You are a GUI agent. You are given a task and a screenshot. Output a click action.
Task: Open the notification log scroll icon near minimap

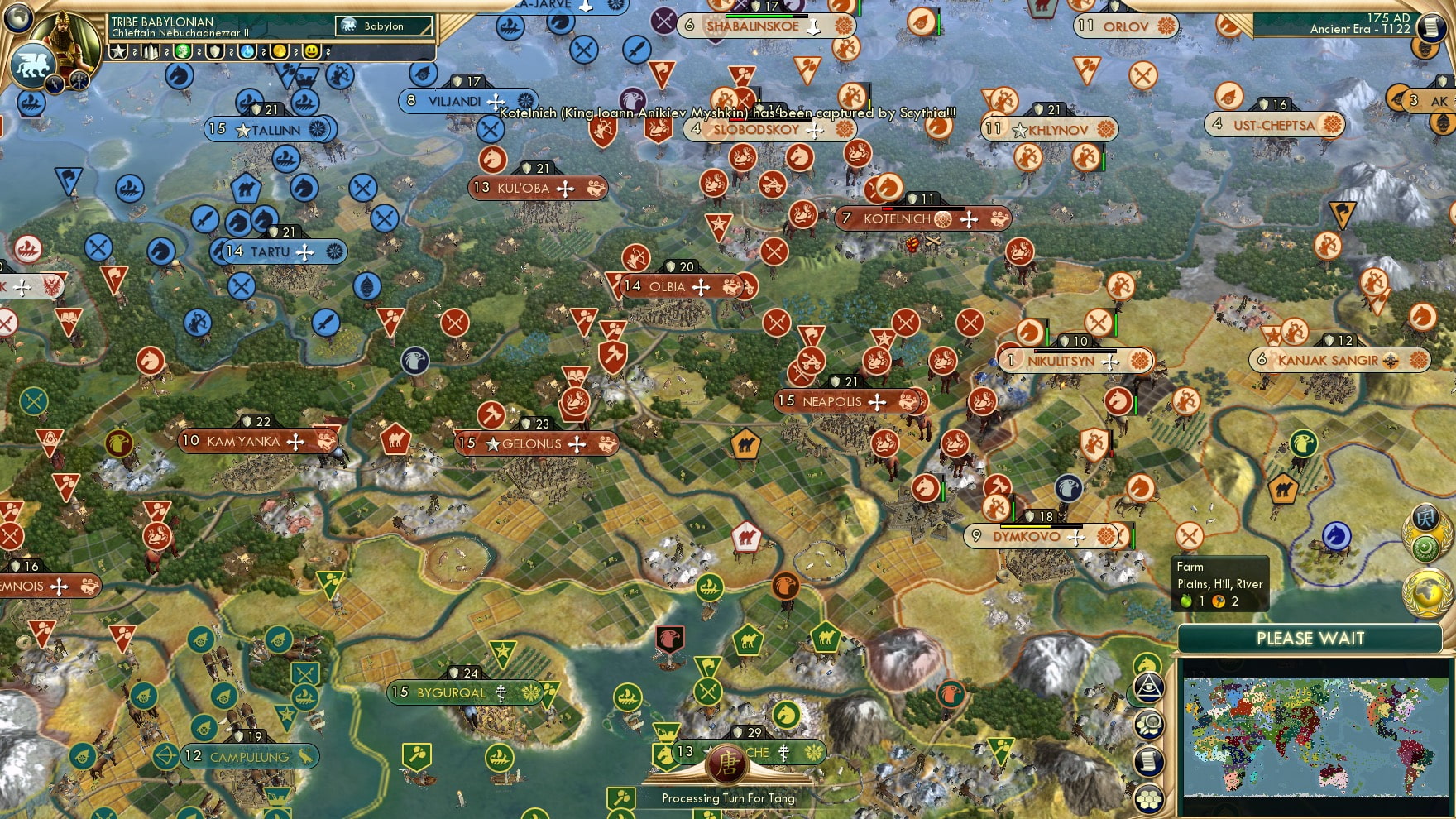click(x=1148, y=760)
